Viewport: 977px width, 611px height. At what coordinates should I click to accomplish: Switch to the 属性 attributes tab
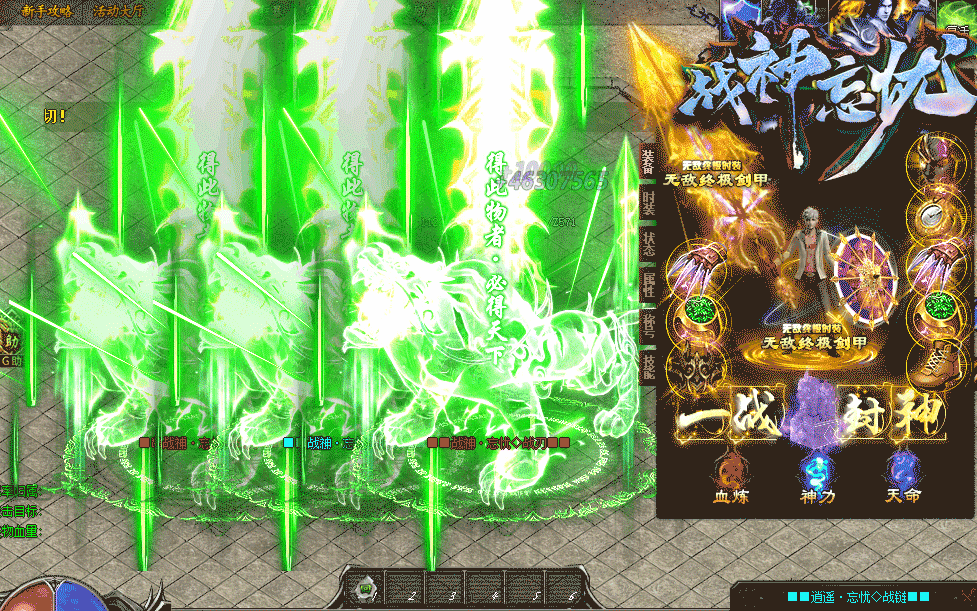click(x=648, y=291)
